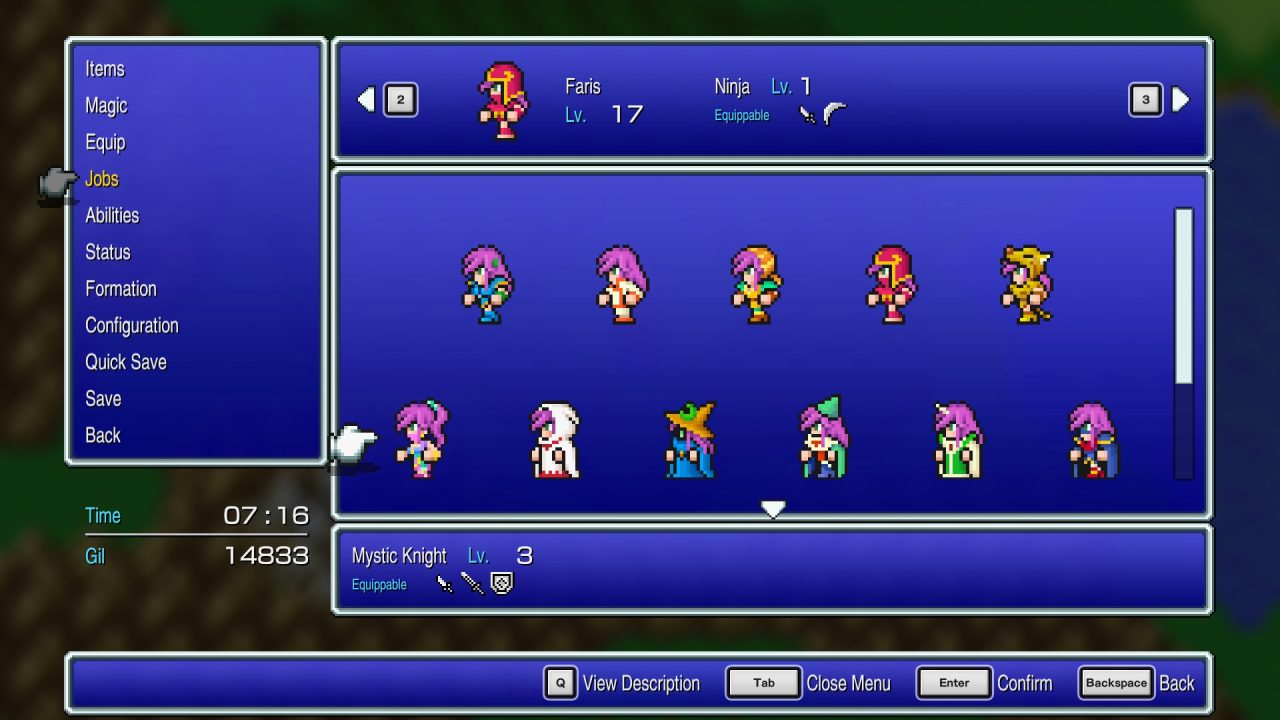This screenshot has width=1280, height=720.
Task: Select the Knight job sprite
Action: (x=487, y=285)
